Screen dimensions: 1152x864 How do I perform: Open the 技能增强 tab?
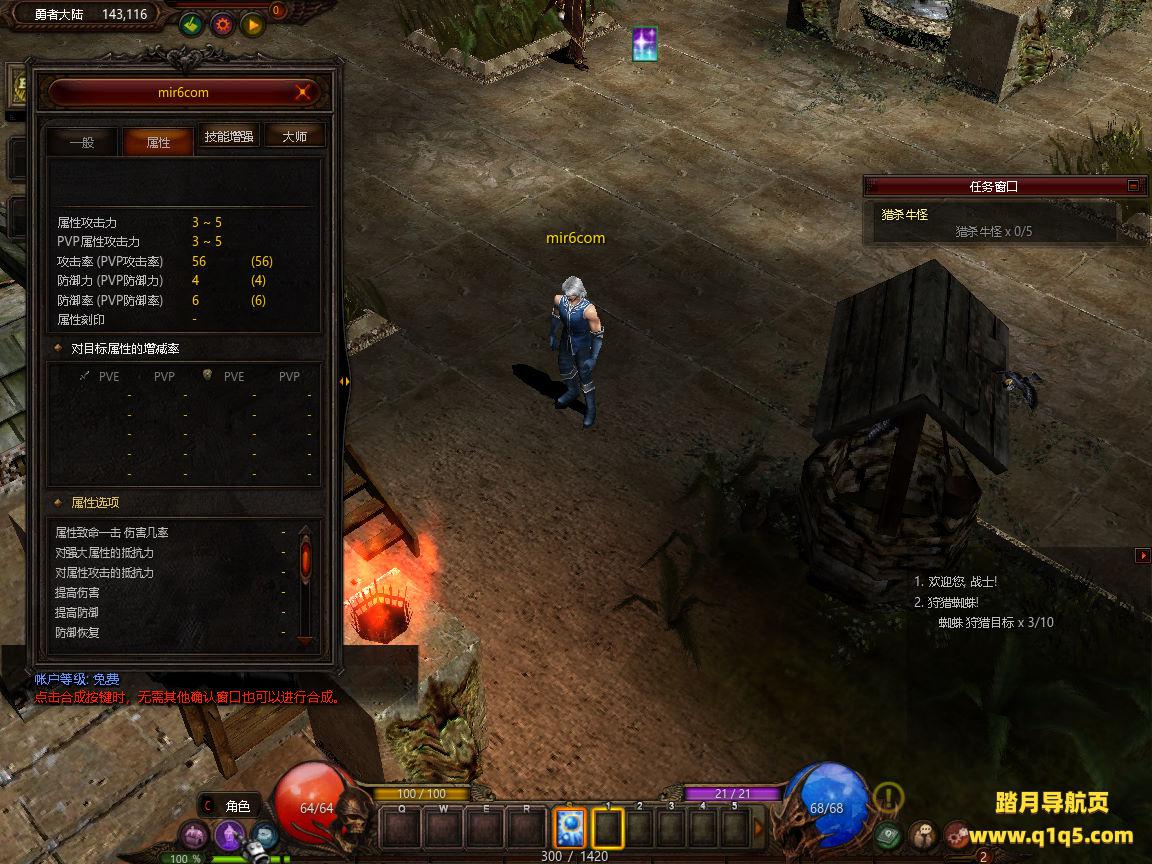[x=229, y=137]
